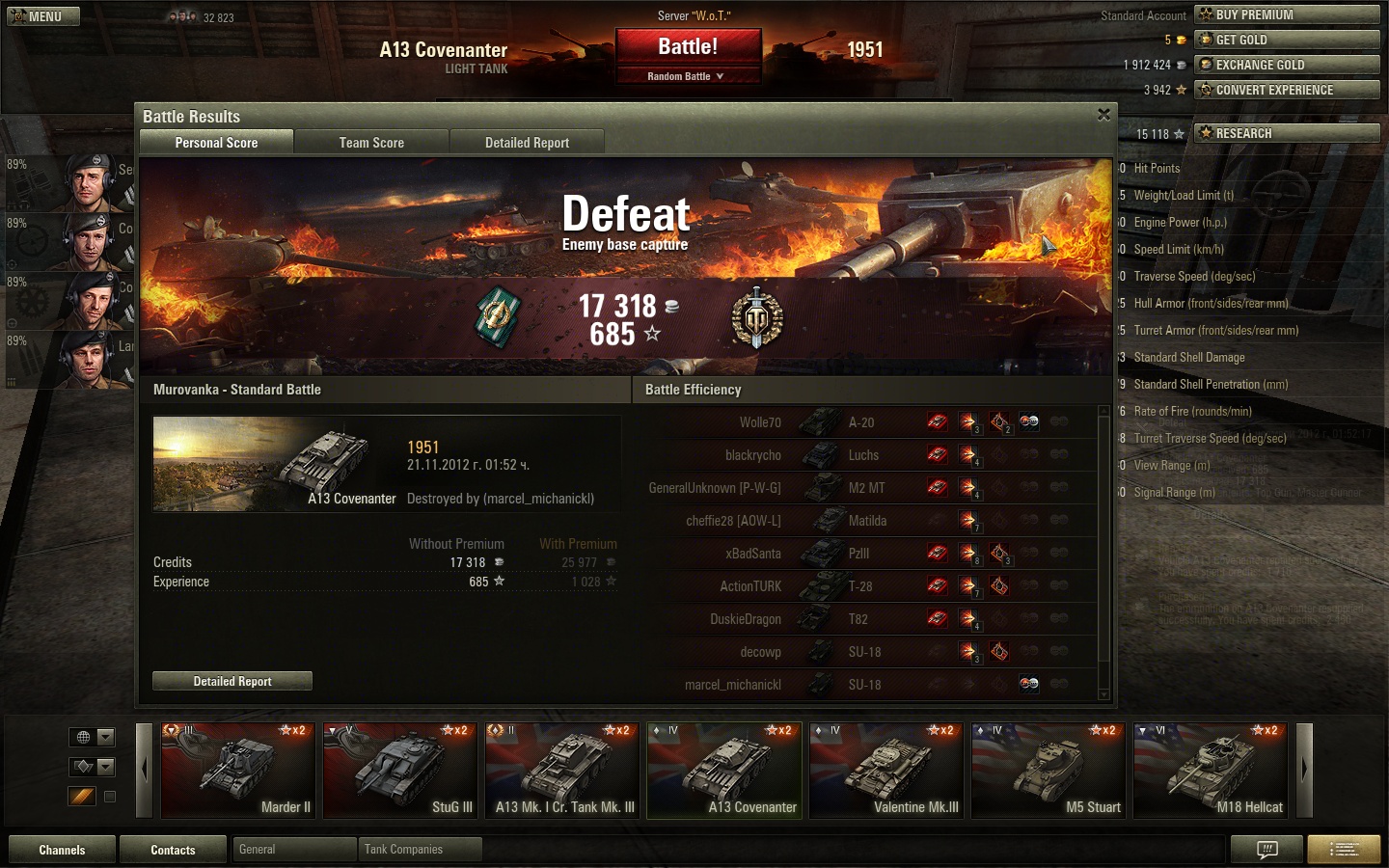1389x868 pixels.
Task: Choose Exchange Gold
Action: pyautogui.click(x=1287, y=65)
